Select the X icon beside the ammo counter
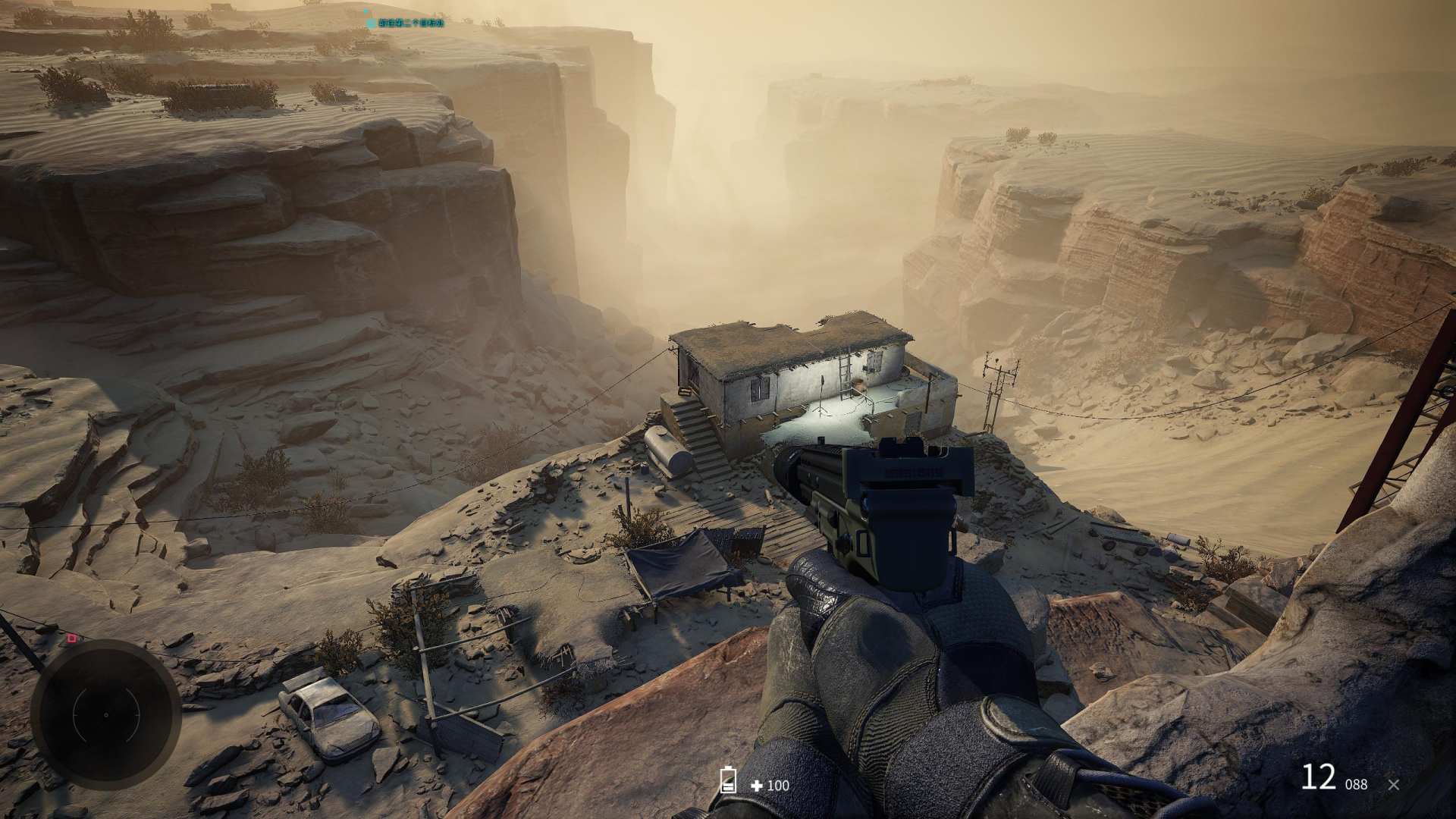1456x819 pixels. 1393,785
